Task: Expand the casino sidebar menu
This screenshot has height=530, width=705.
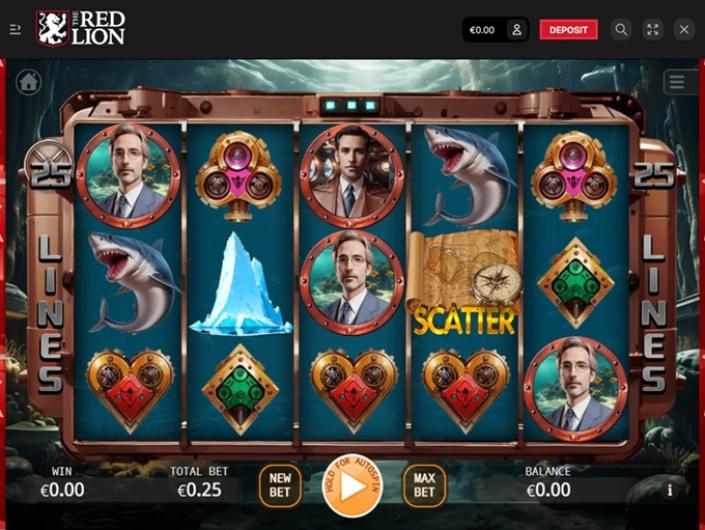Action: click(15, 30)
